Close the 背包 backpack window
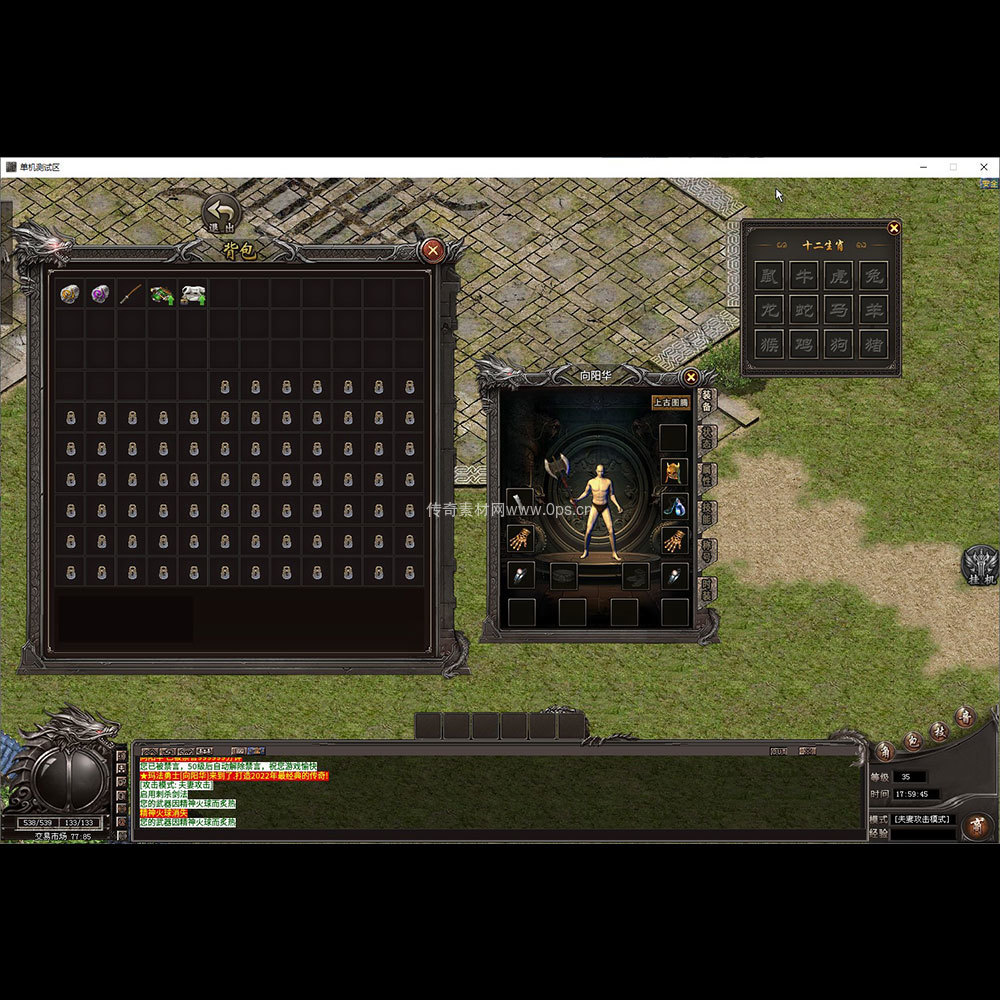This screenshot has height=1000, width=1000. [x=433, y=250]
